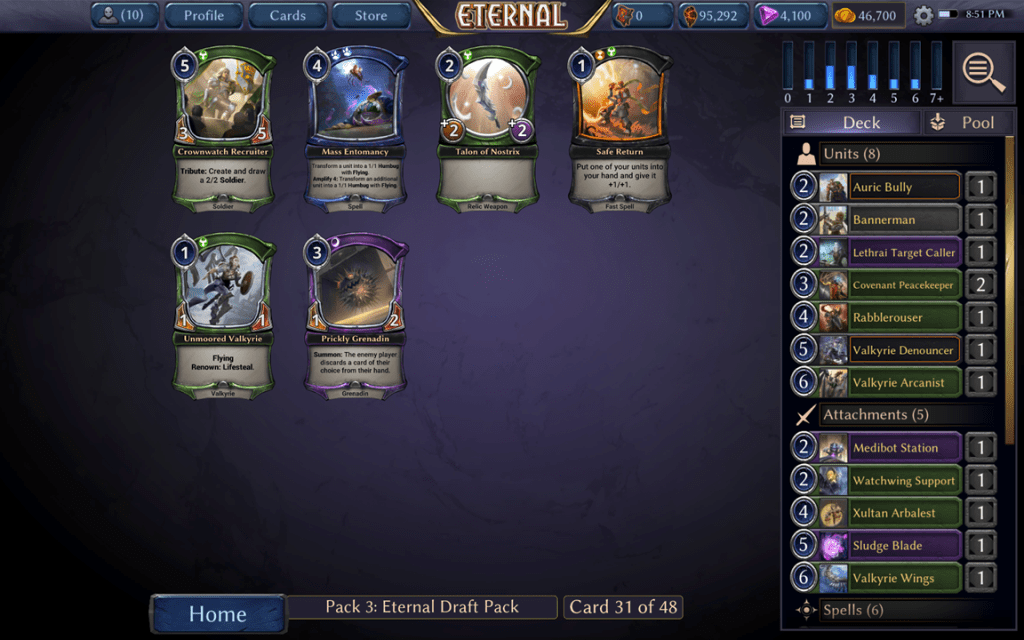Switch to the Pool tab
Screen dimensions: 1024x640
coord(964,122)
